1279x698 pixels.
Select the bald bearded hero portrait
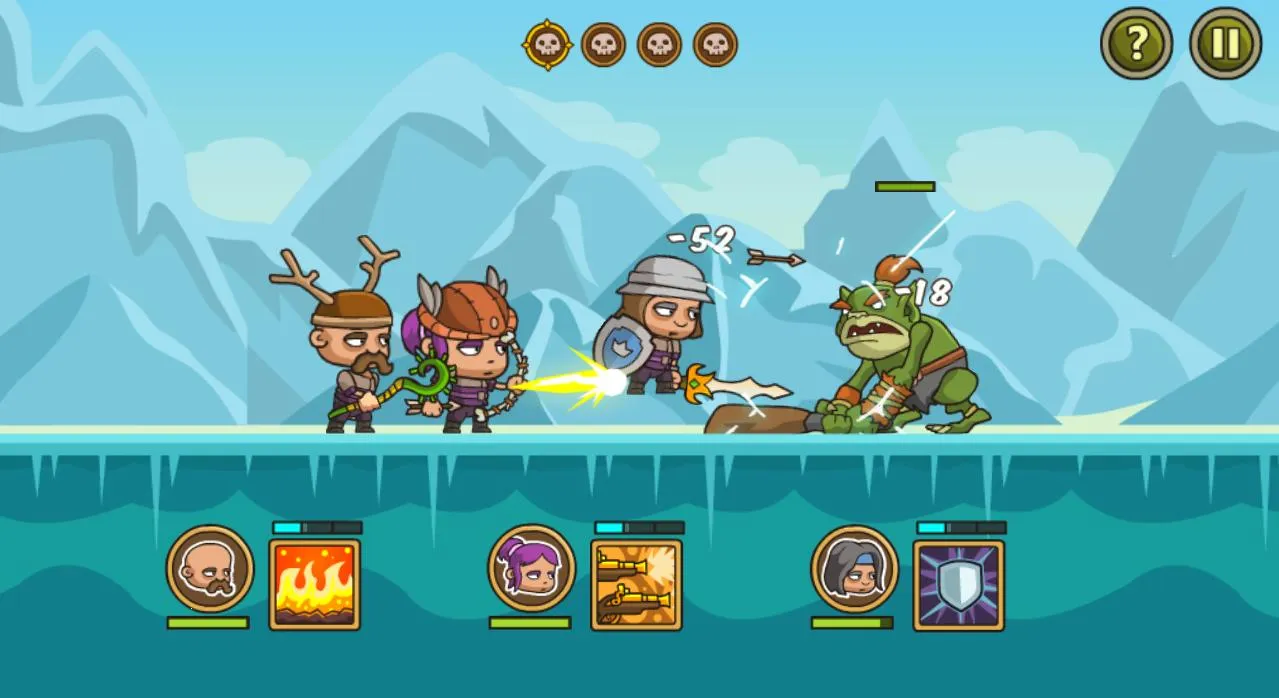coord(210,568)
